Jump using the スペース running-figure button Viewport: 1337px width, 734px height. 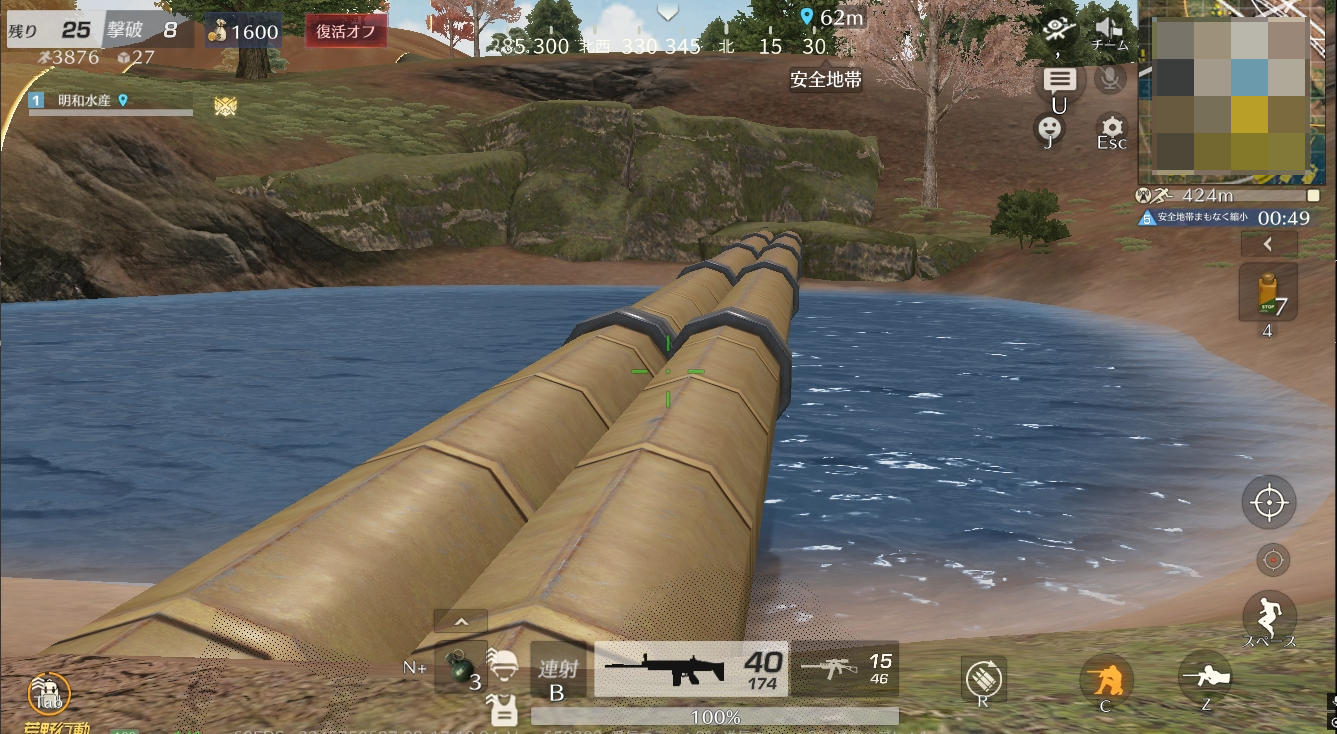pyautogui.click(x=1269, y=613)
